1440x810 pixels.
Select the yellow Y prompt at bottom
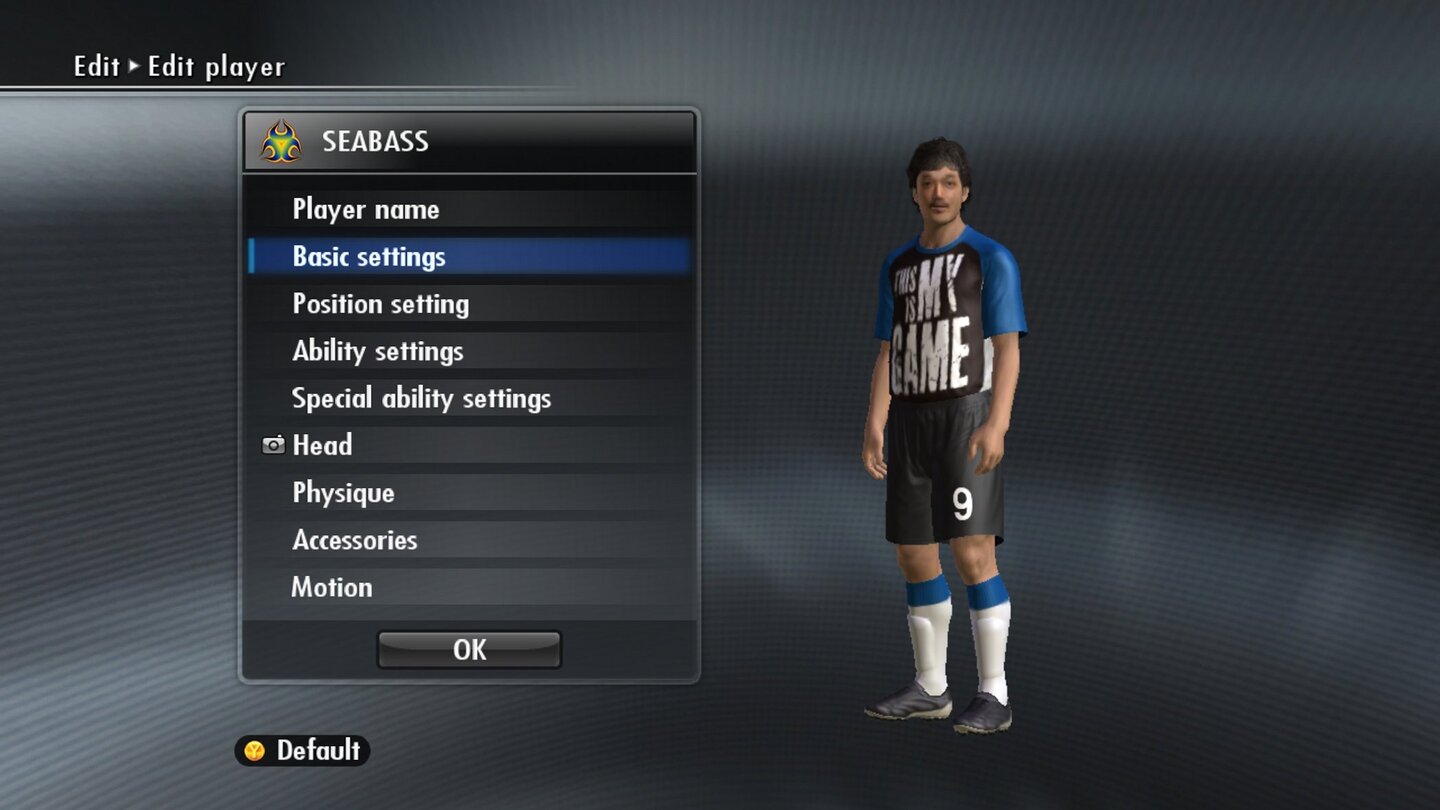256,750
